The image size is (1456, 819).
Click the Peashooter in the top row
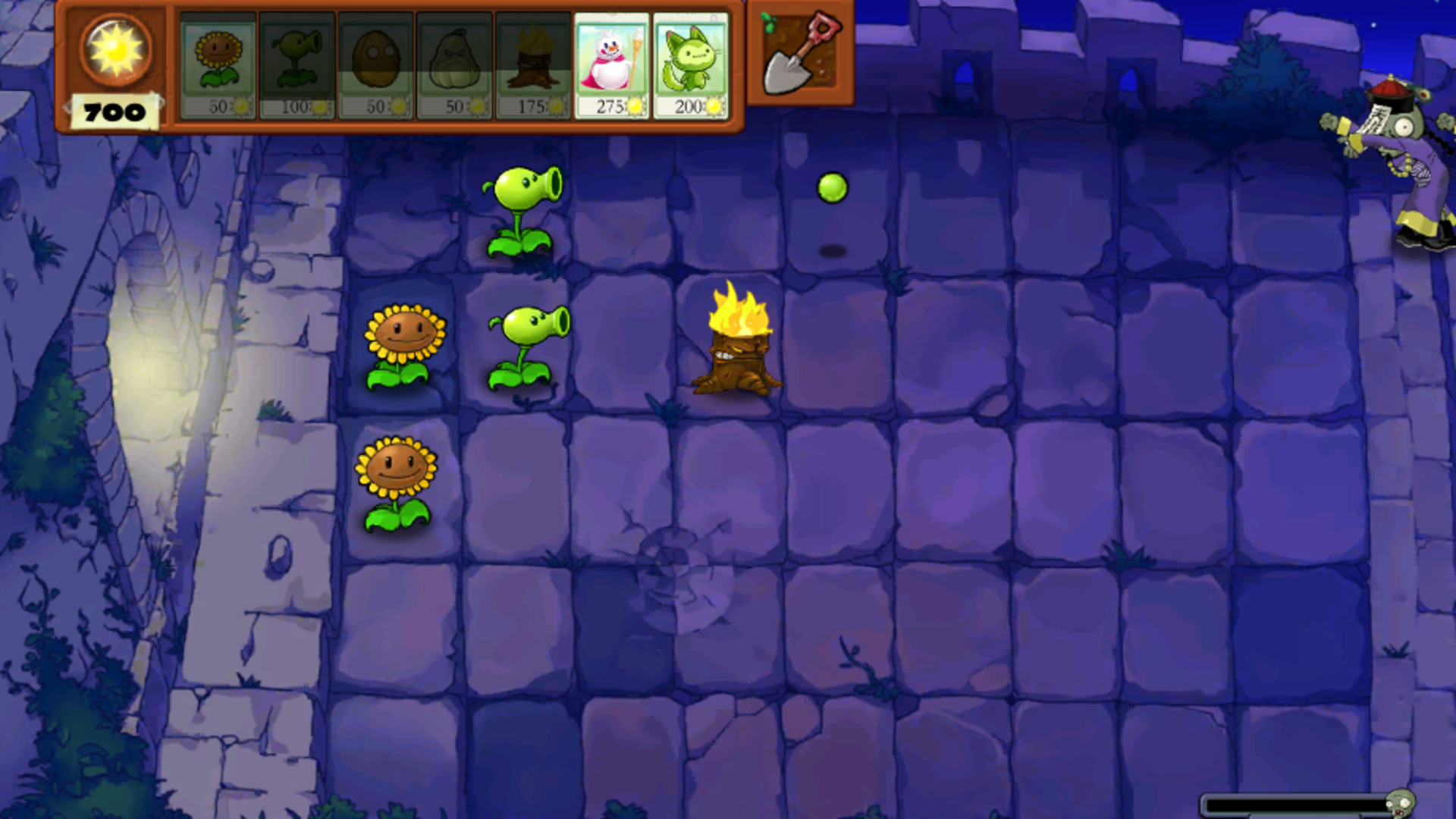point(522,205)
